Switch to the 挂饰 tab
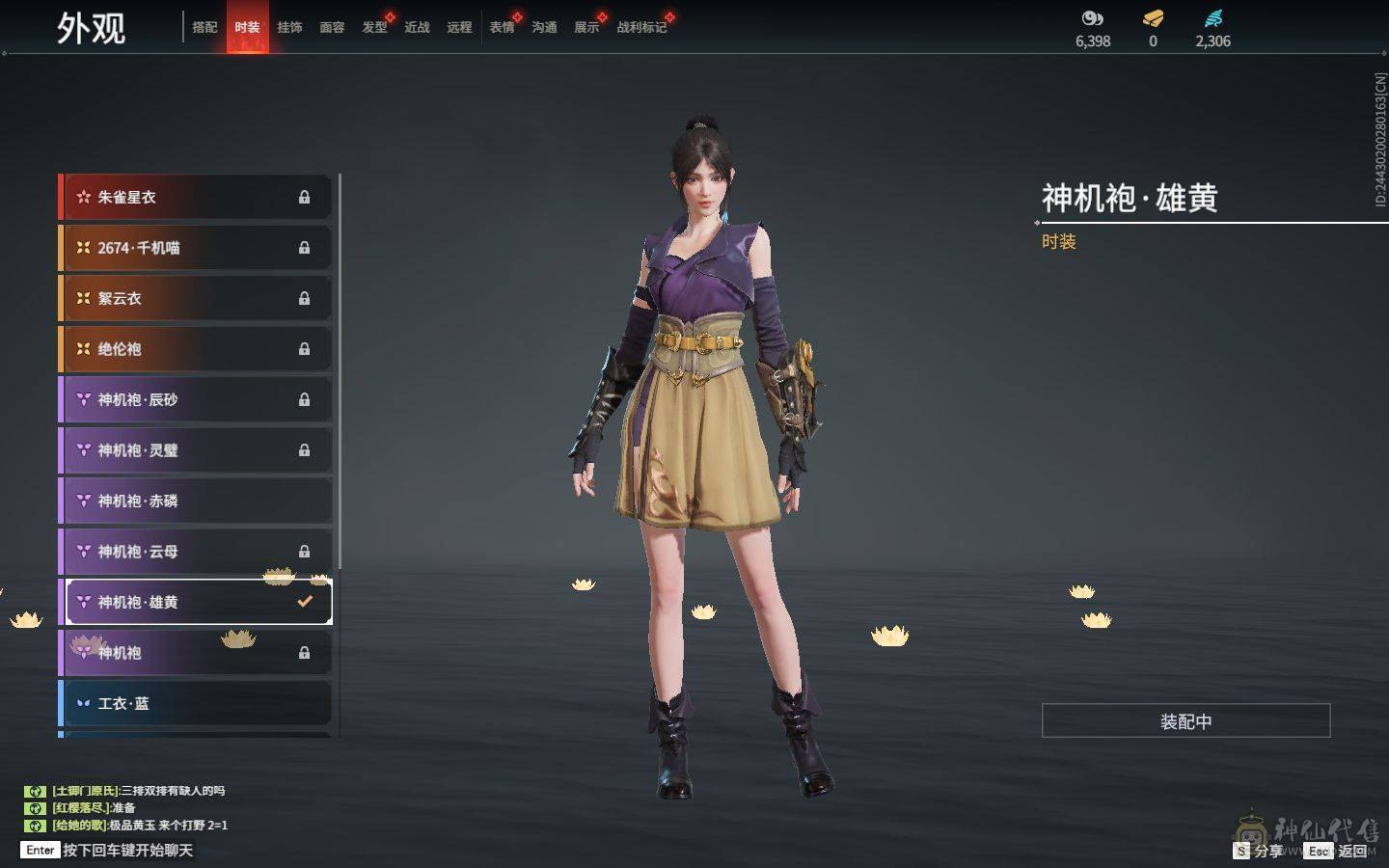 [291, 28]
